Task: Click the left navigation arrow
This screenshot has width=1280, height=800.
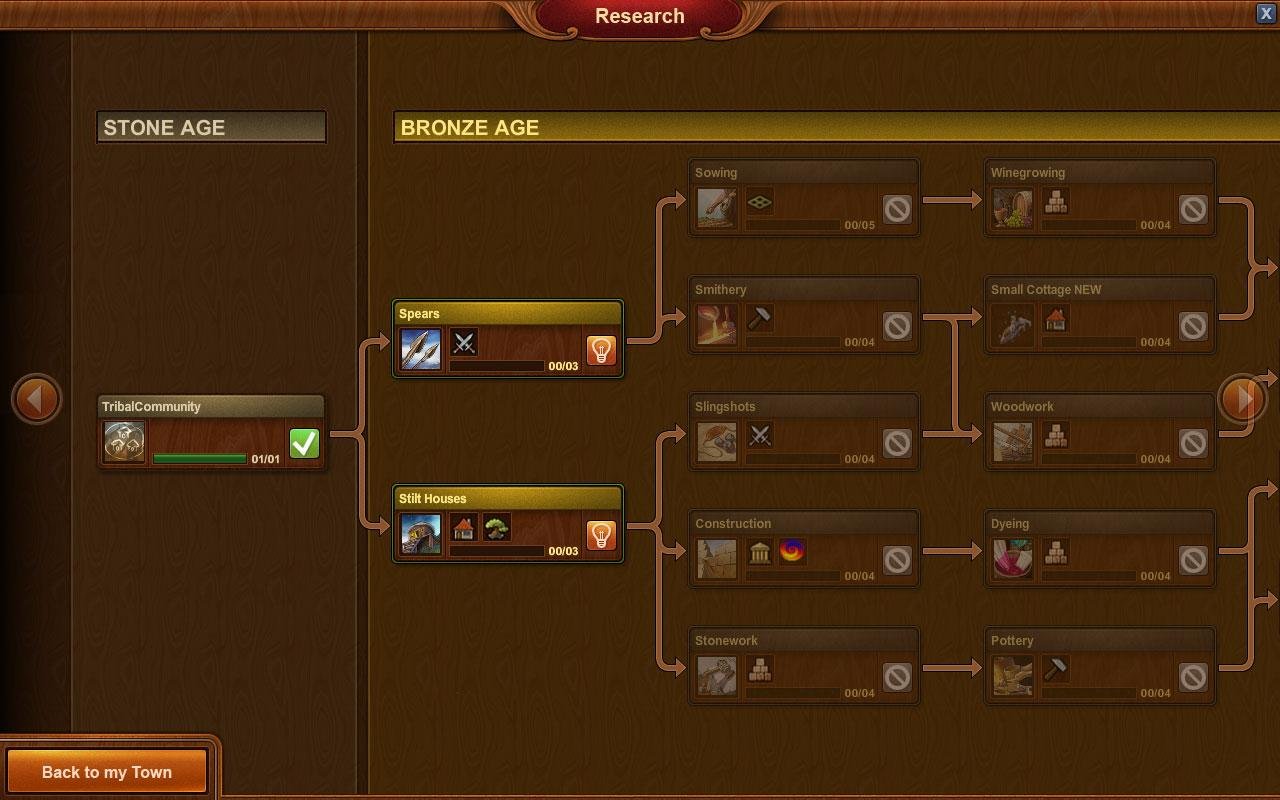Action: [x=37, y=399]
